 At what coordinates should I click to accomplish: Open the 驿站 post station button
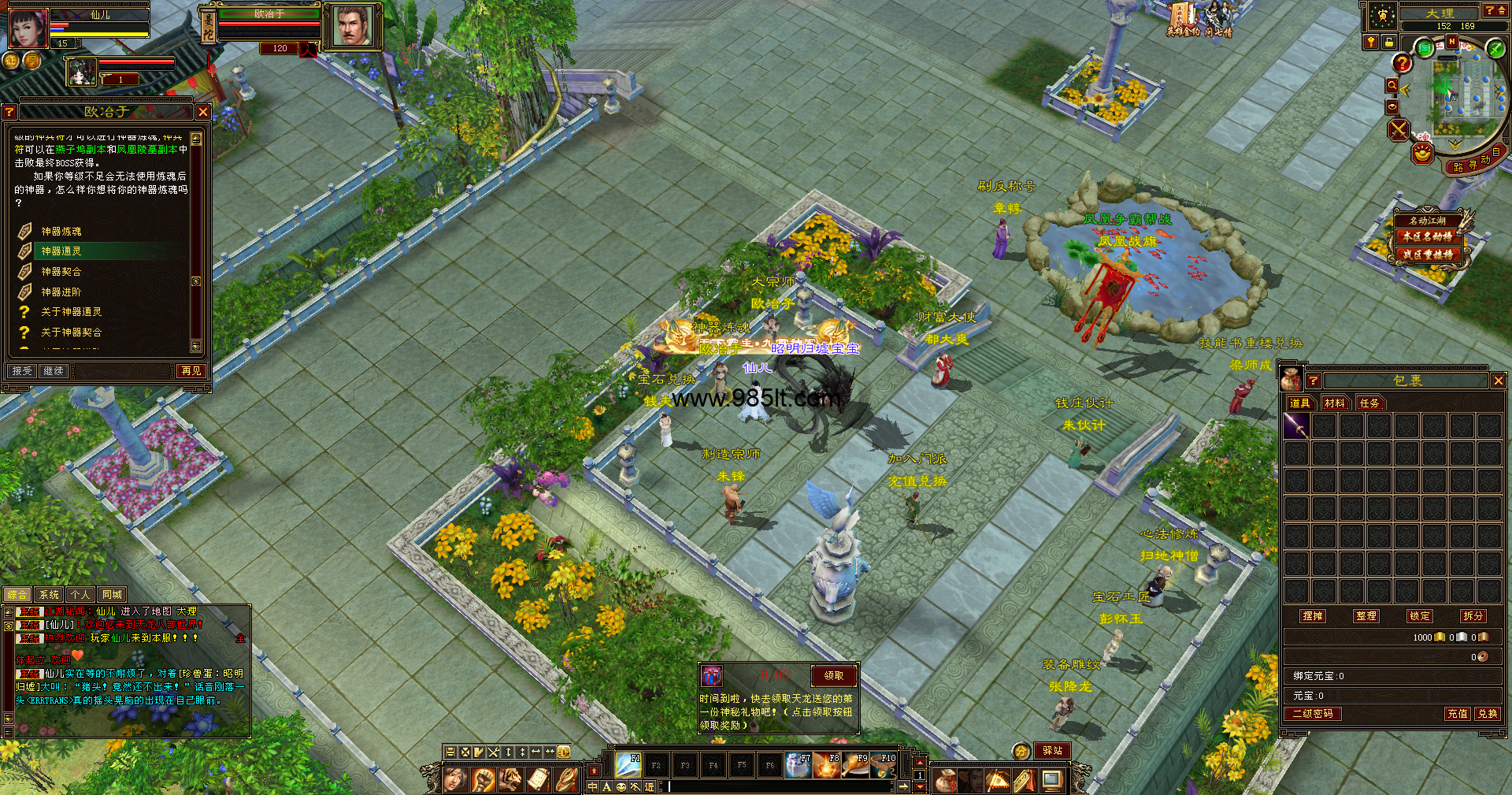[1053, 751]
